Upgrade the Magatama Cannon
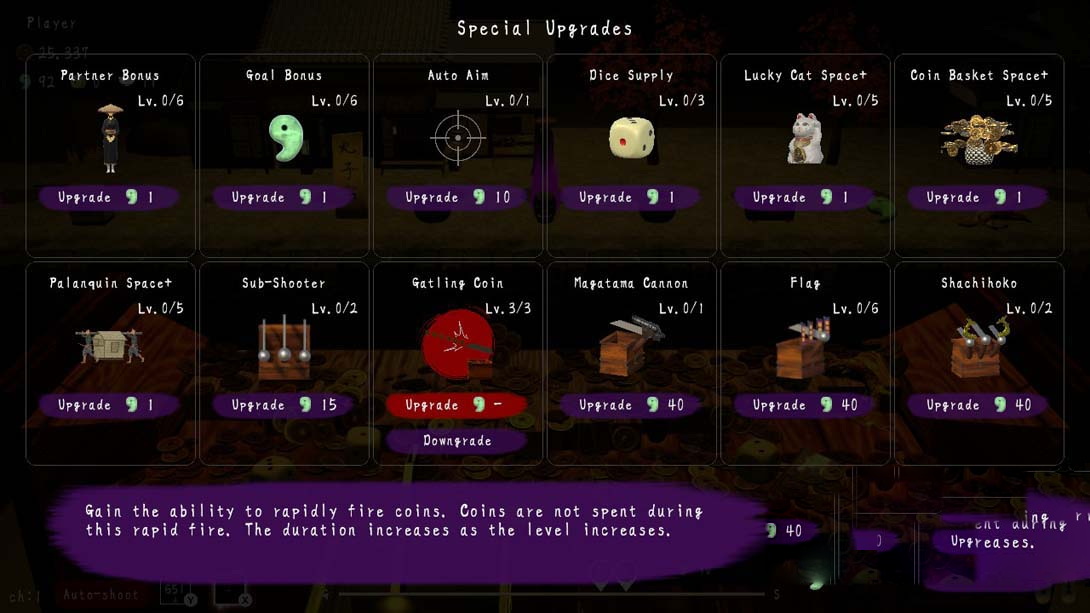Image resolution: width=1090 pixels, height=613 pixels. click(631, 405)
